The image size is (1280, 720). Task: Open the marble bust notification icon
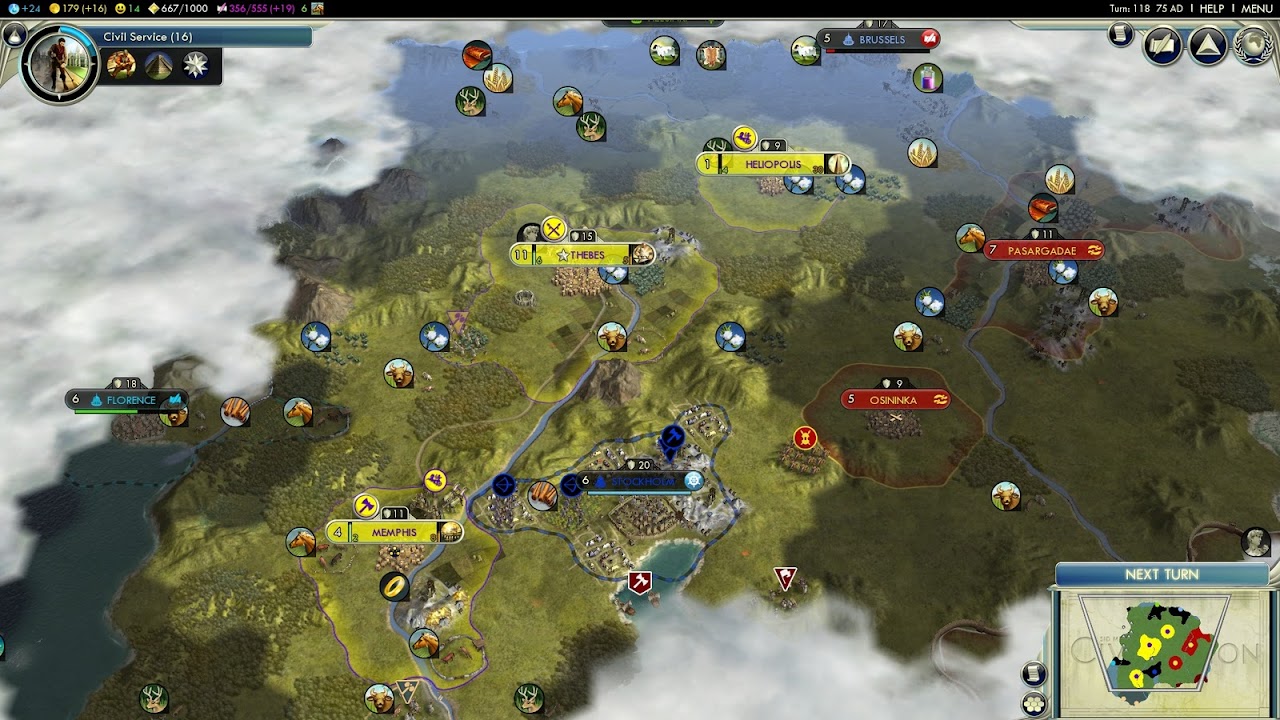tap(1256, 541)
